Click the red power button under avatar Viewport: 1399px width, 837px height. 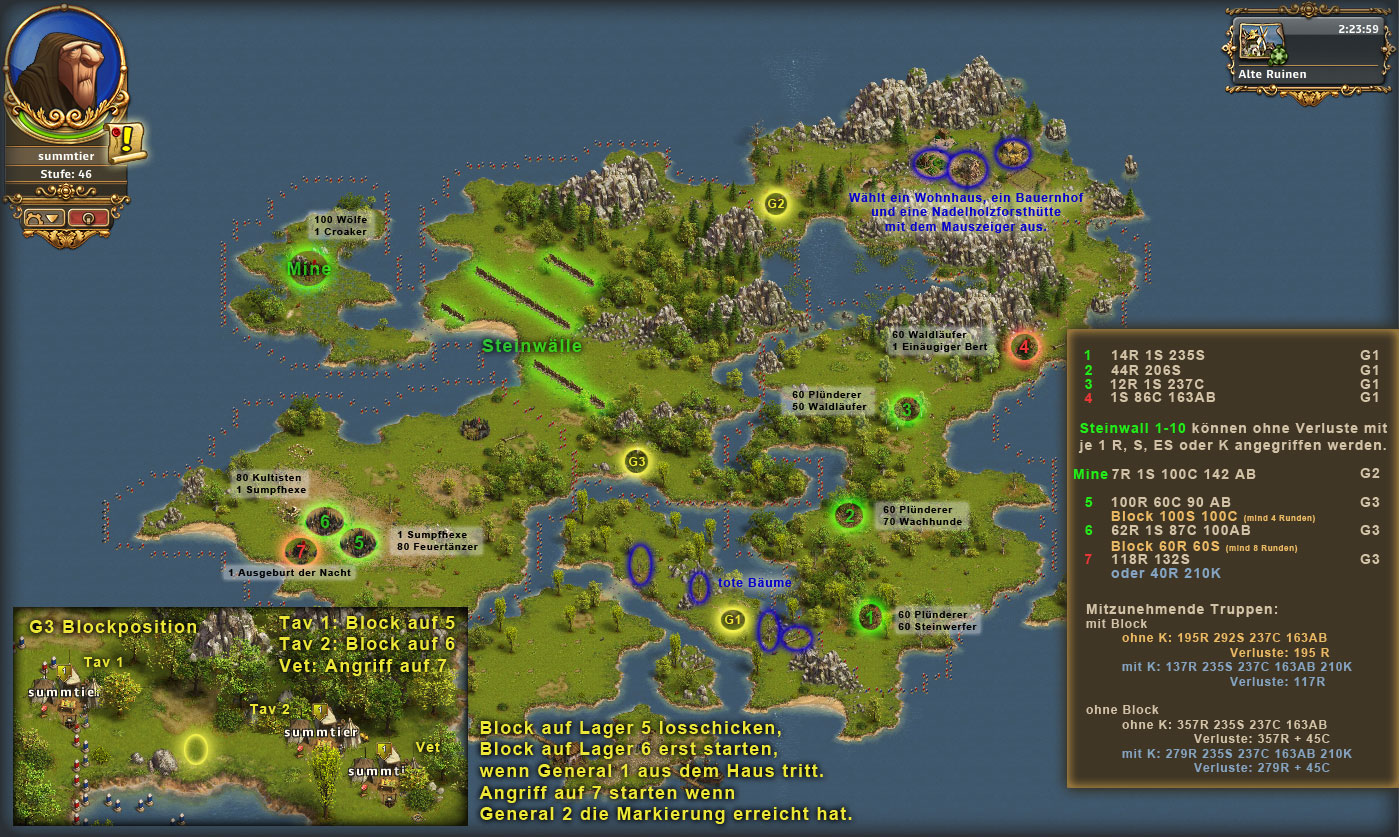pyautogui.click(x=89, y=217)
